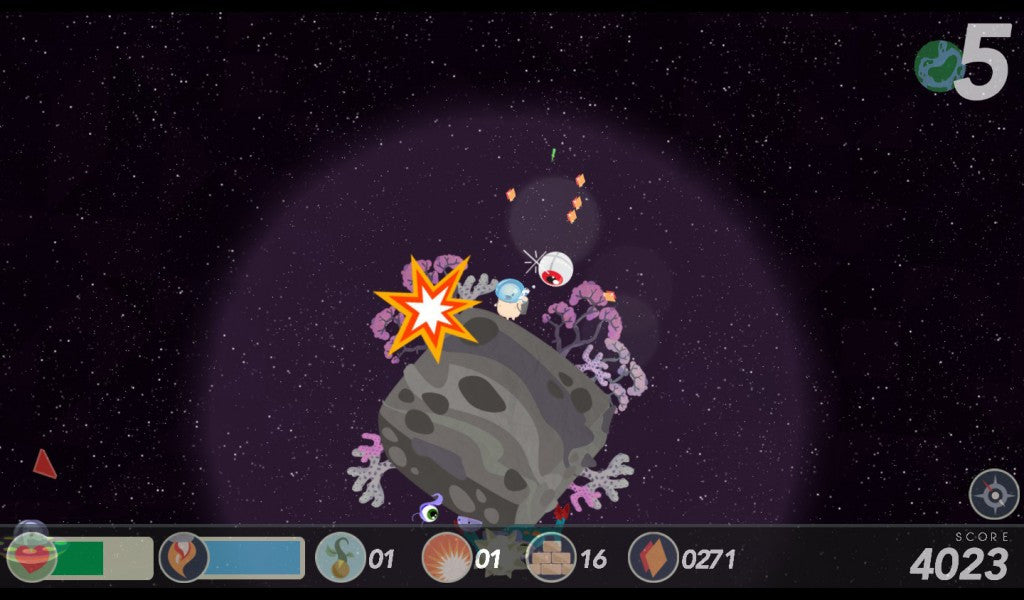Activate the orange burst bomb icon
The height and width of the screenshot is (600, 1024).
(446, 557)
